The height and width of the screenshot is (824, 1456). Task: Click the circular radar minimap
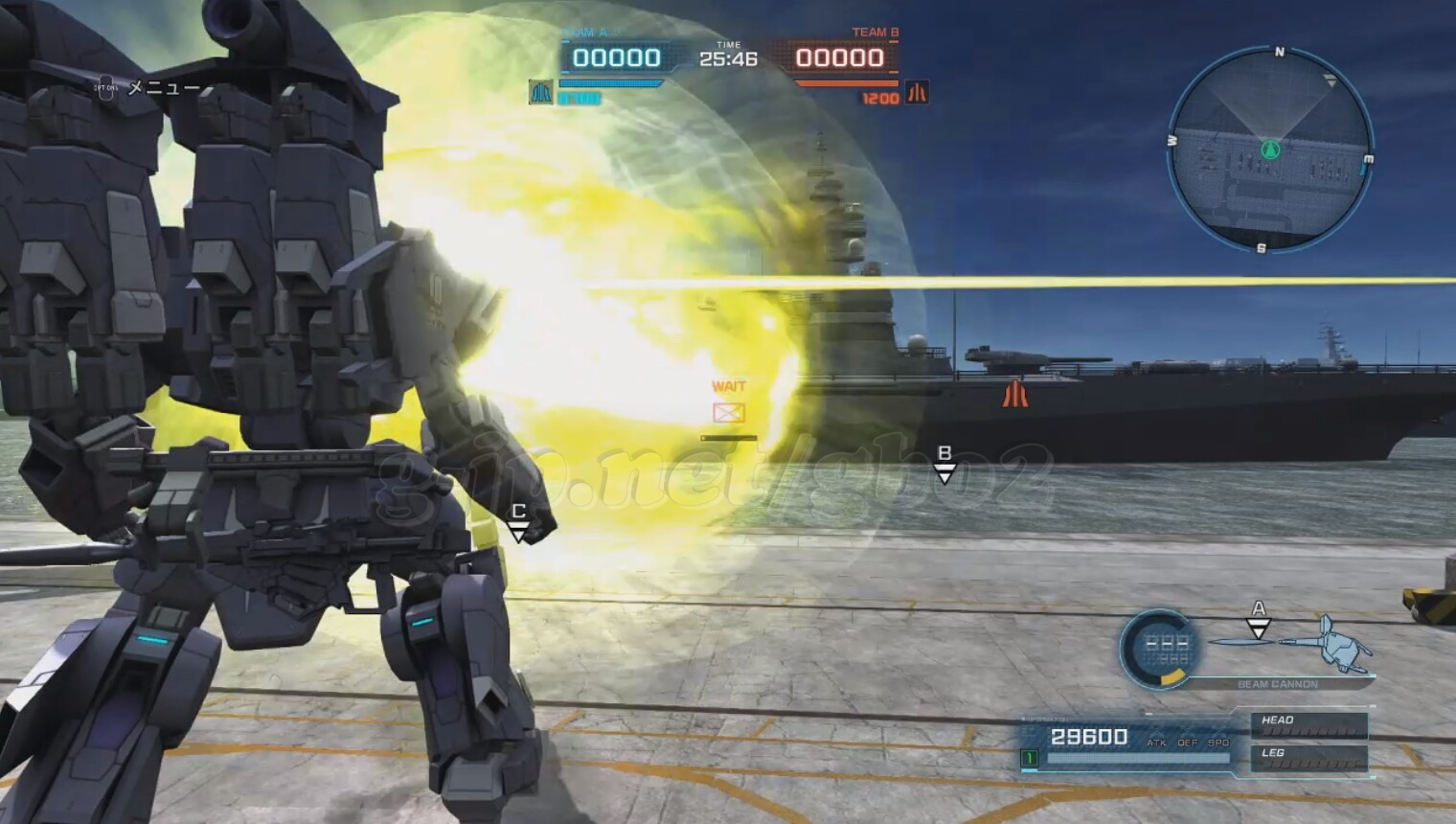[1270, 150]
